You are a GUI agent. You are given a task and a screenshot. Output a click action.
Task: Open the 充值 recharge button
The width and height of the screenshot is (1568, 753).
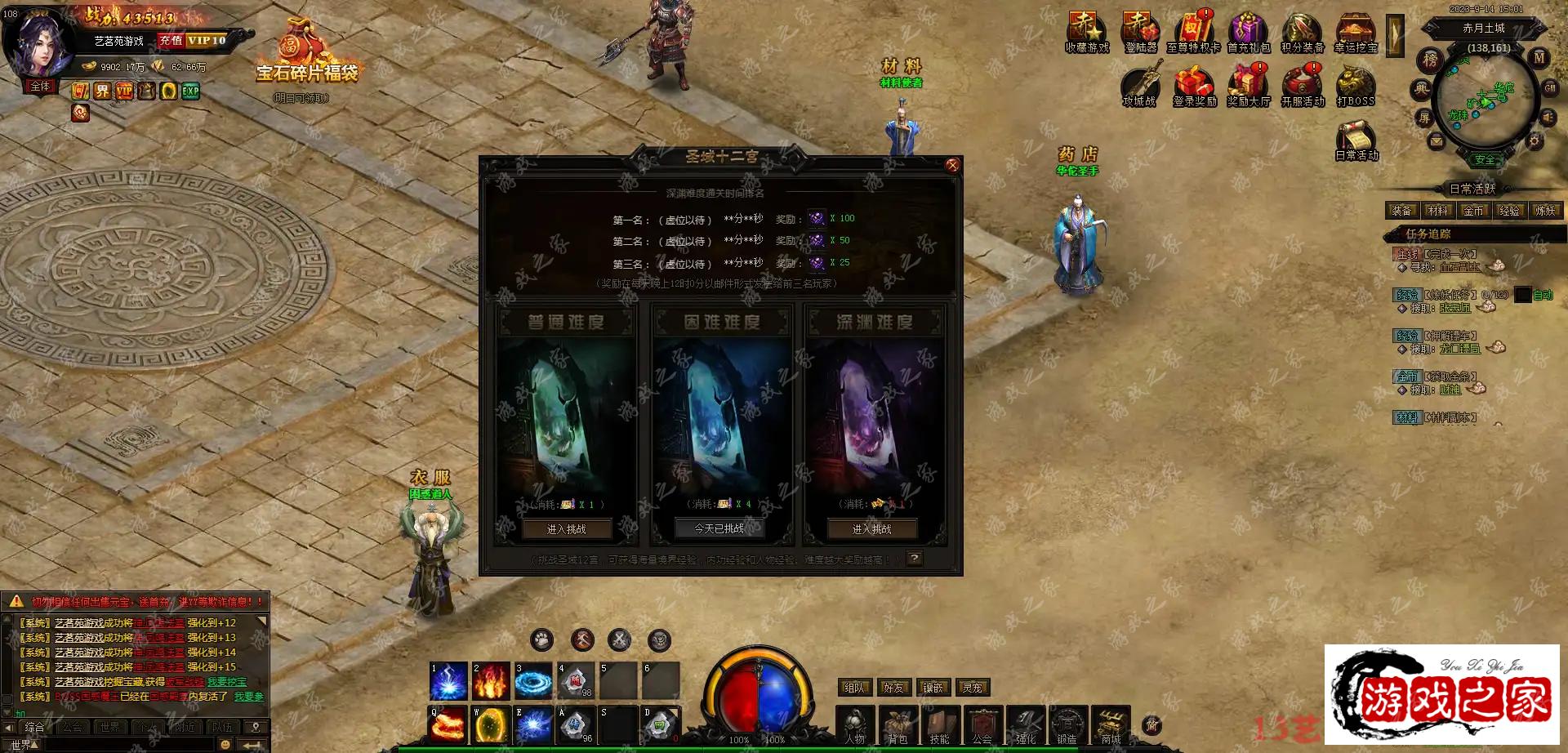[x=171, y=40]
